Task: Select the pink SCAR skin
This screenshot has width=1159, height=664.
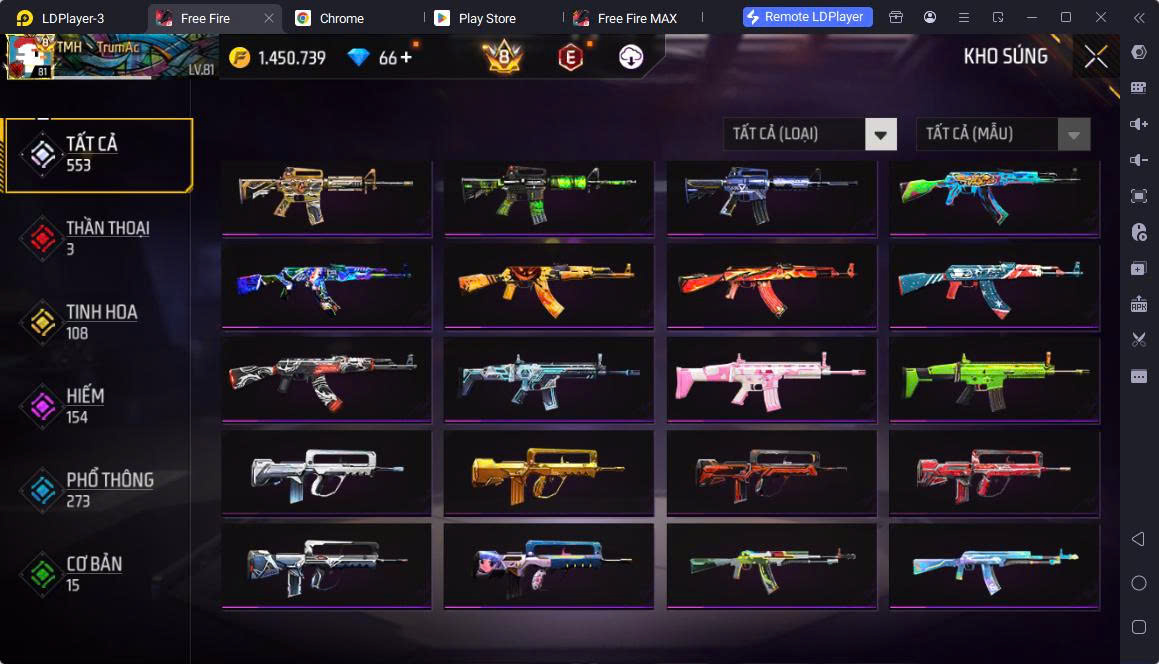Action: click(x=771, y=382)
